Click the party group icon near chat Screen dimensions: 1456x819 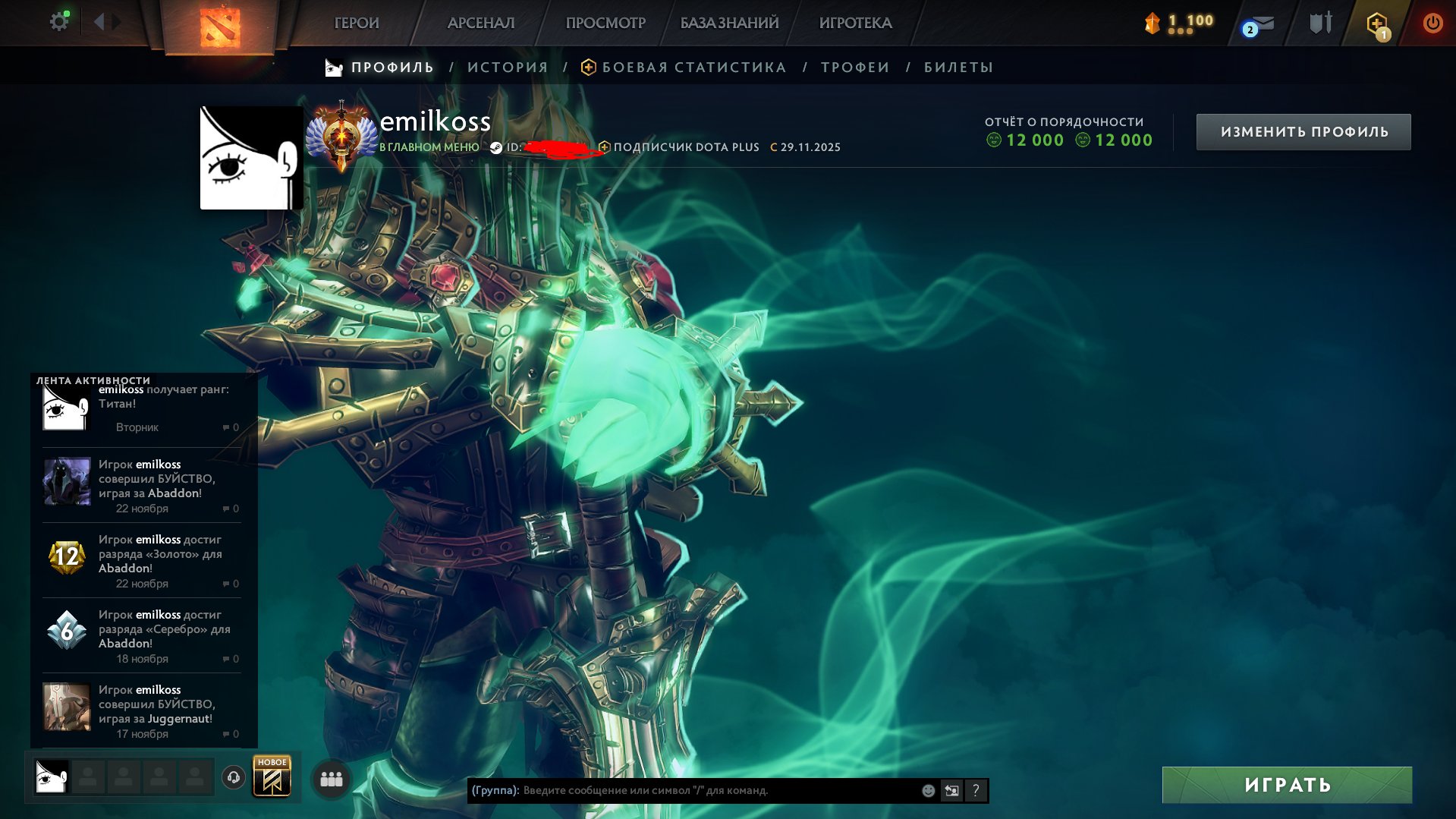point(330,779)
